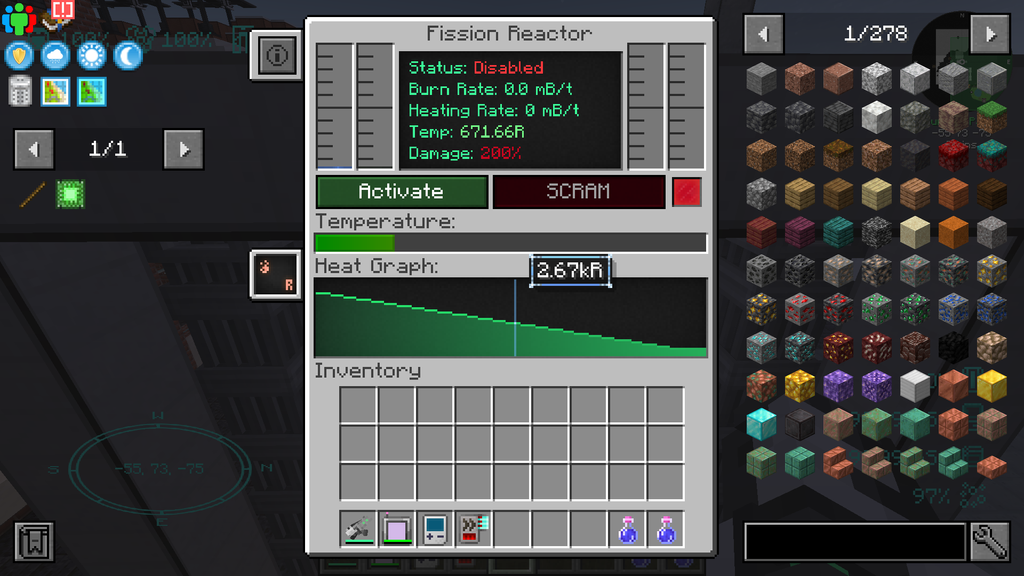Open the trash can delete button
1024x576 pixels.
(x=20, y=92)
